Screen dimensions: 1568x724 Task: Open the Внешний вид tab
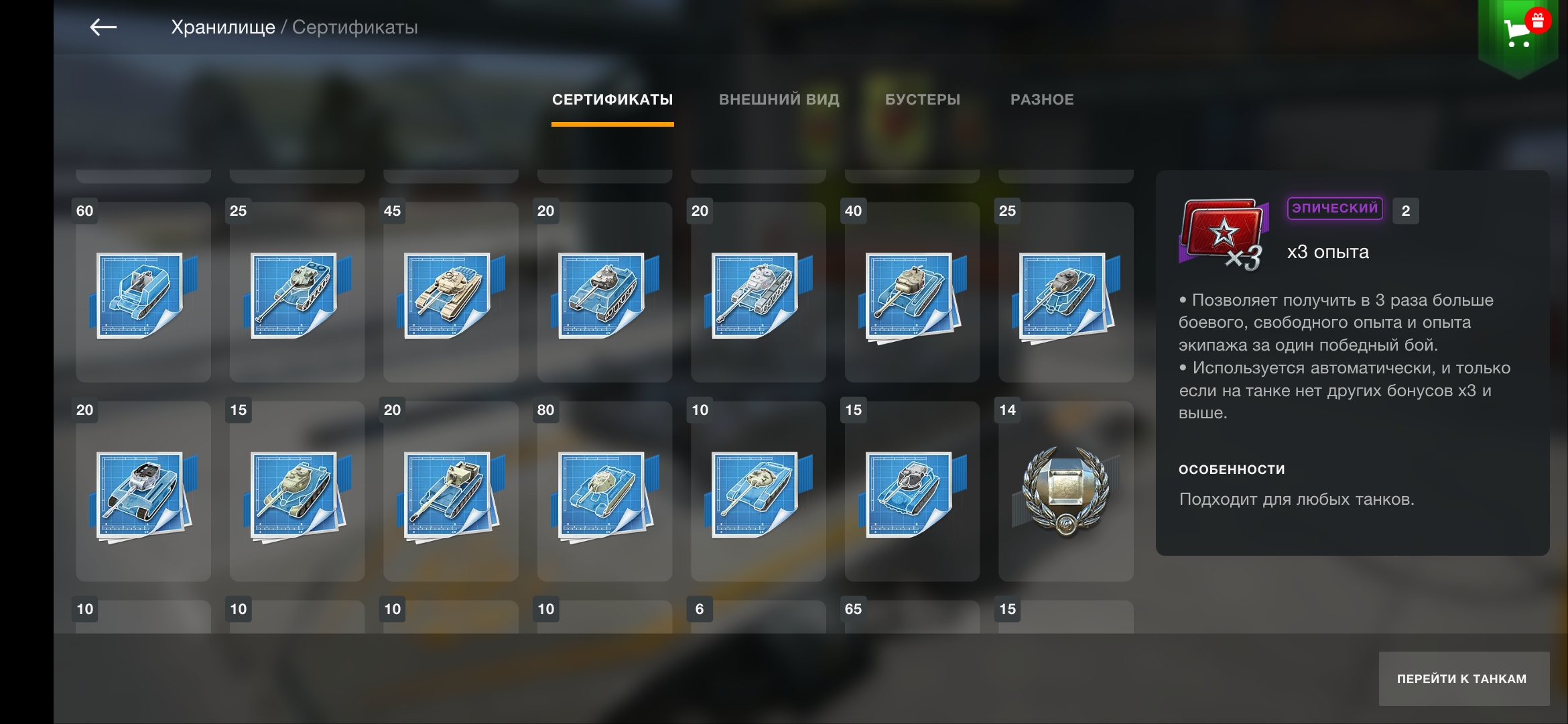(779, 100)
